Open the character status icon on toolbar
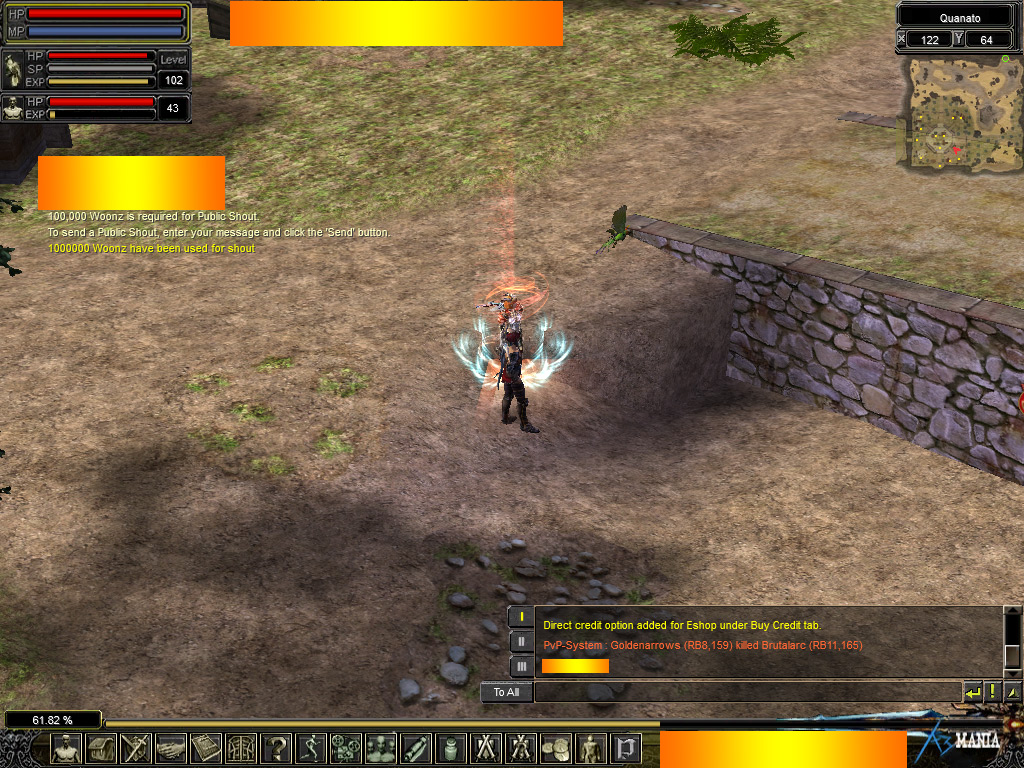Image resolution: width=1024 pixels, height=768 pixels. click(66, 748)
